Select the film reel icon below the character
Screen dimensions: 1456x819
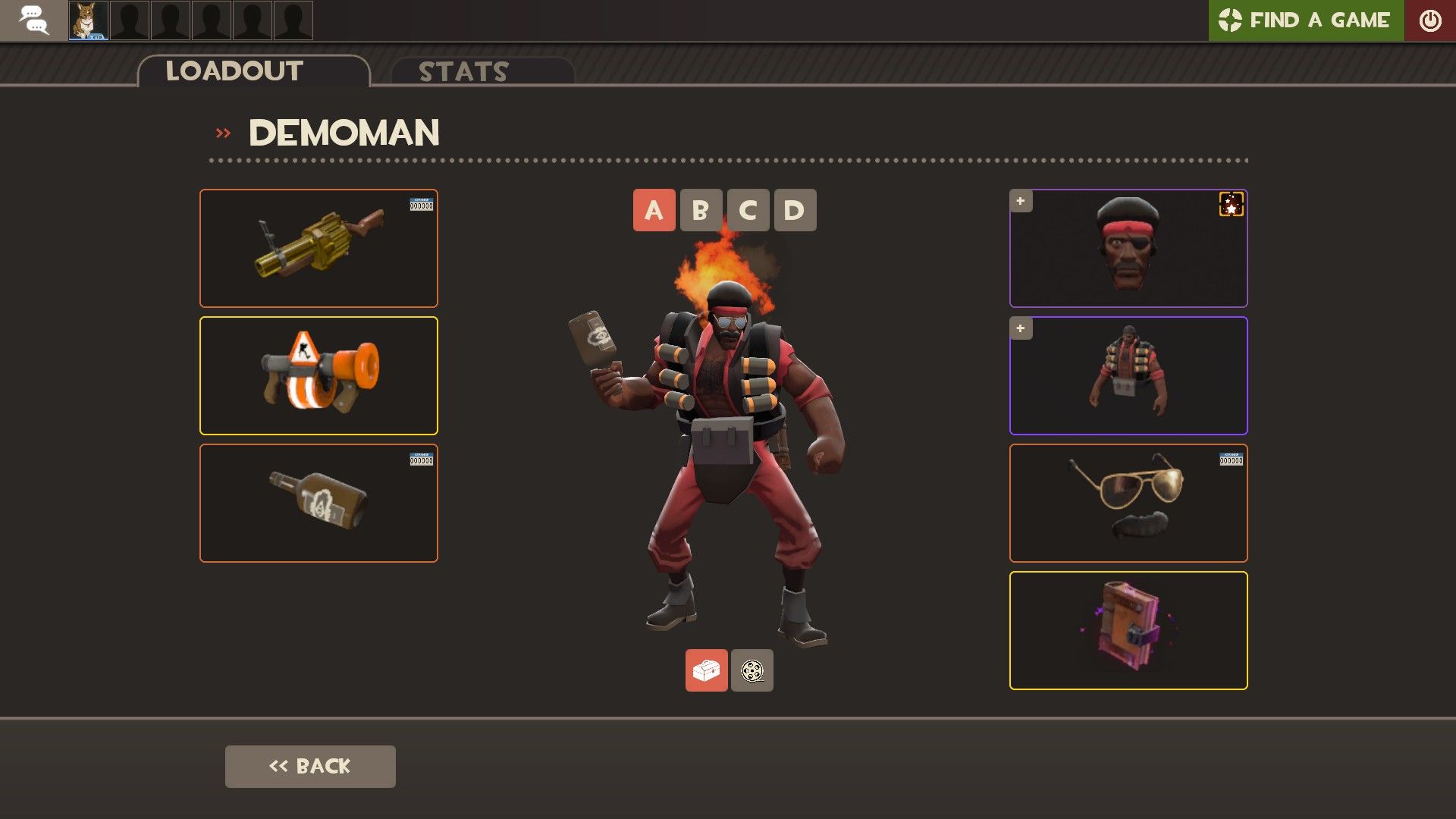(752, 670)
